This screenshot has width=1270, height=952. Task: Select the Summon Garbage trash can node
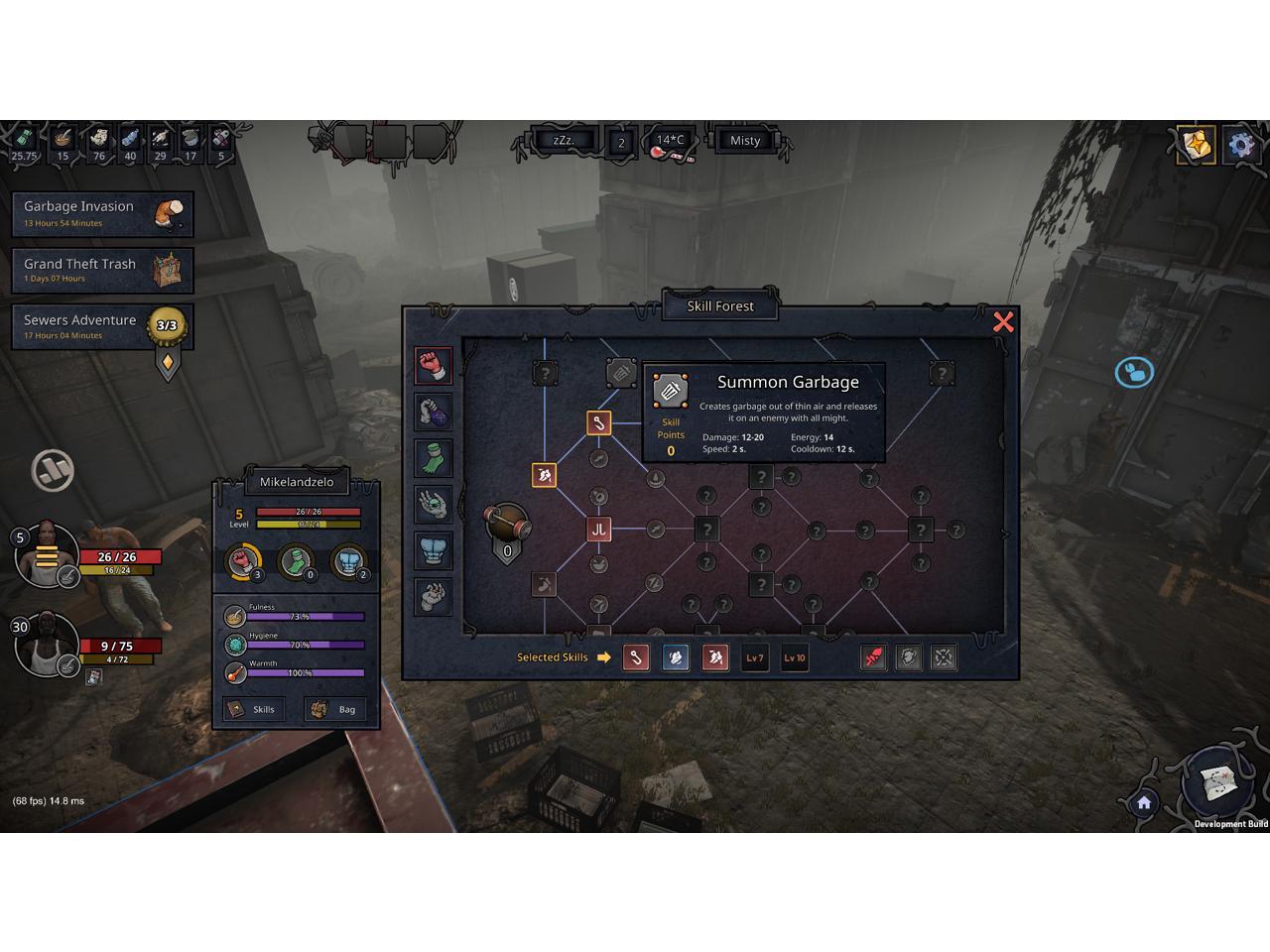point(621,373)
